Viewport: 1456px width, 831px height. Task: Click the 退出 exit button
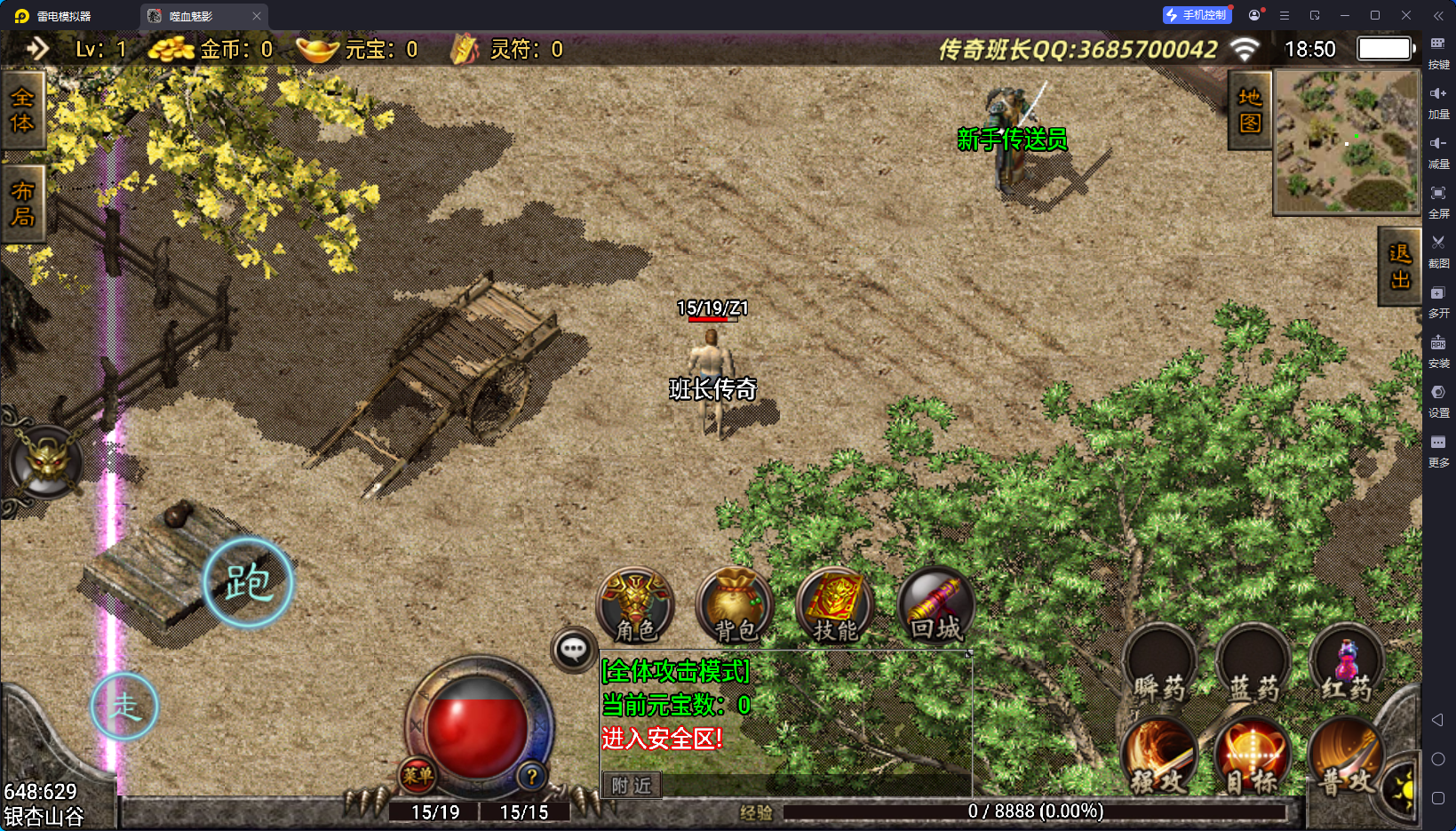click(x=1400, y=266)
